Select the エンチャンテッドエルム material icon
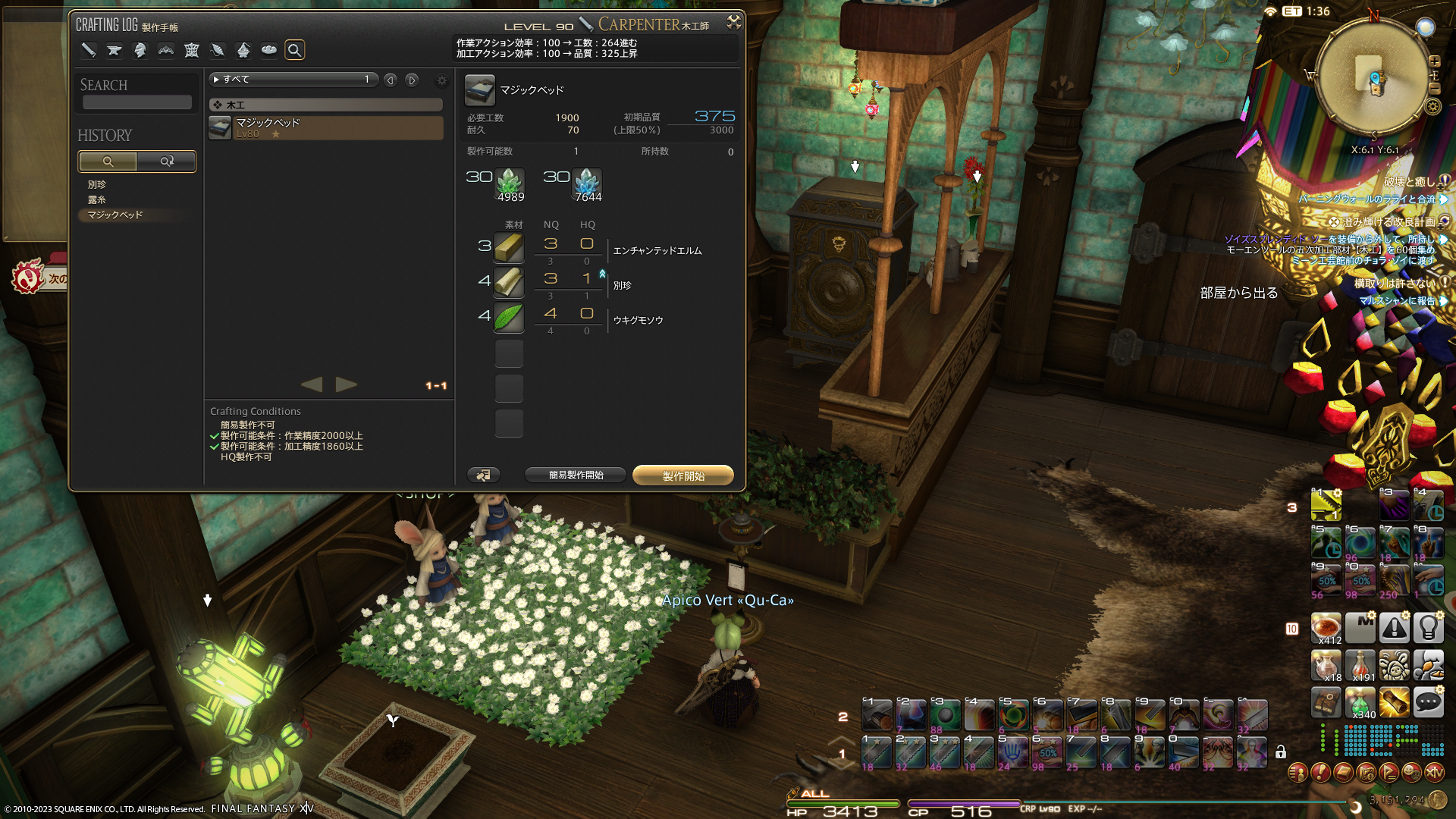1456x819 pixels. (x=509, y=247)
